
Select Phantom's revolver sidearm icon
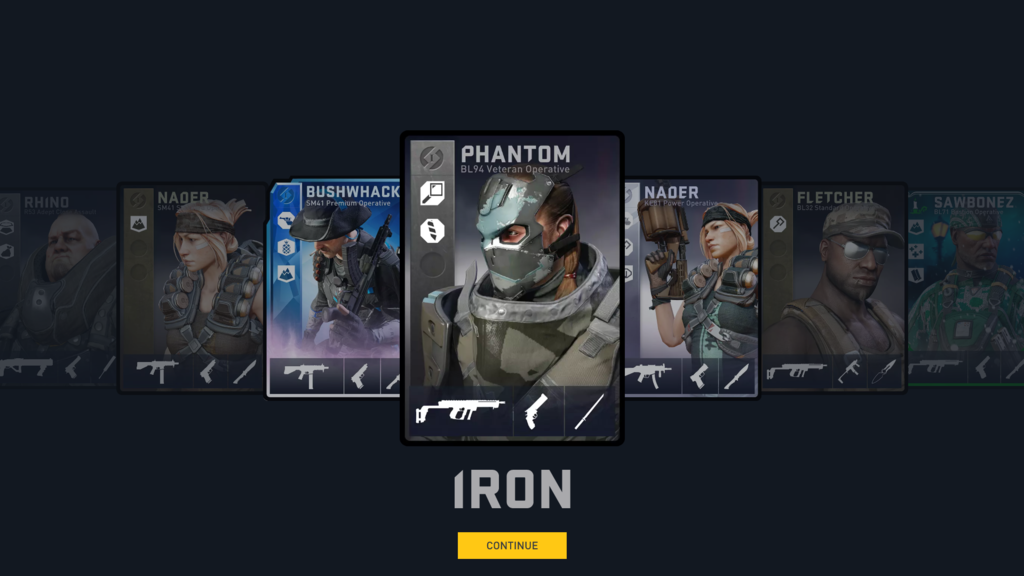538,410
